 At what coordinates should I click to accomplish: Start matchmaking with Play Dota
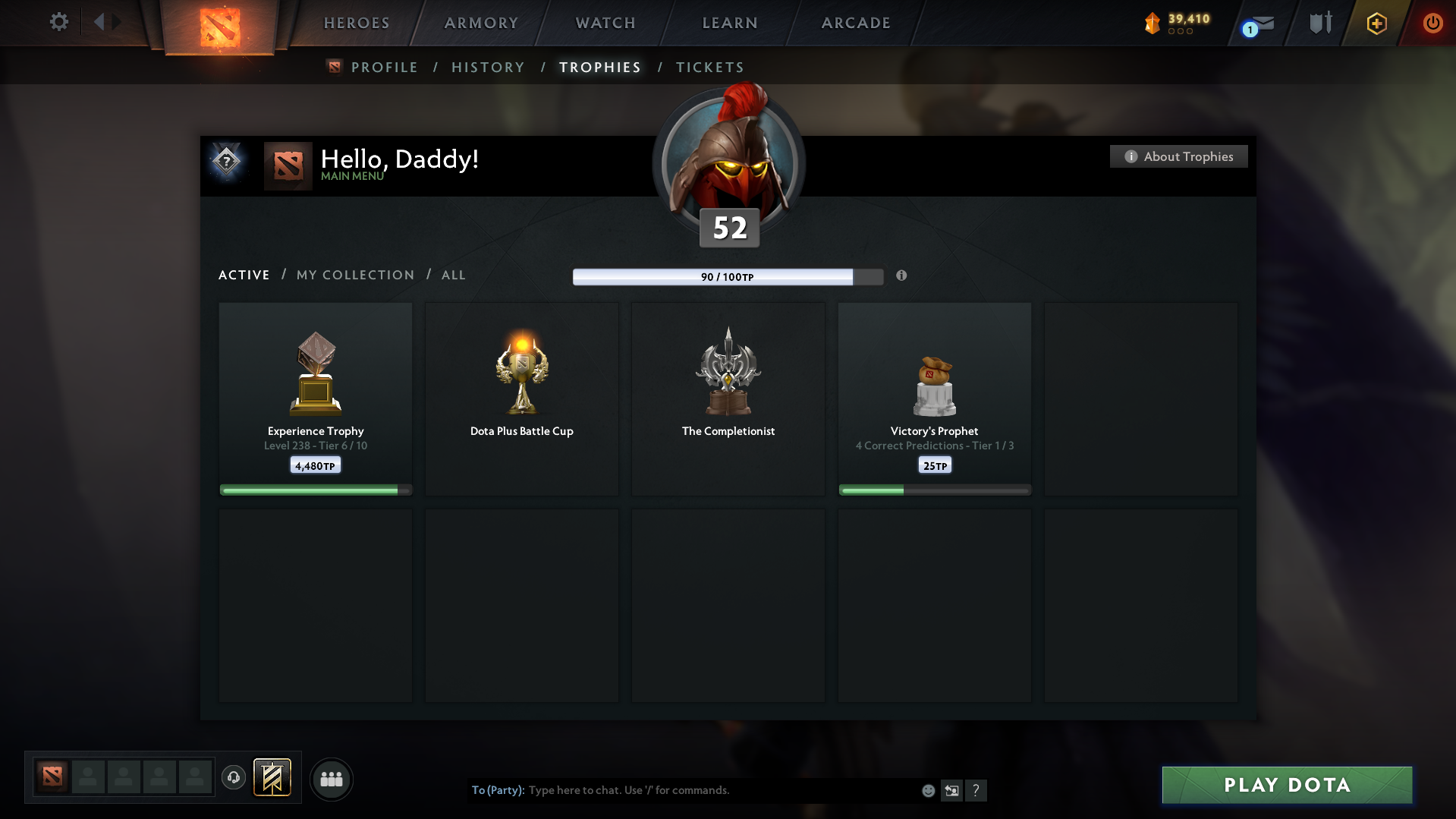coord(1287,785)
